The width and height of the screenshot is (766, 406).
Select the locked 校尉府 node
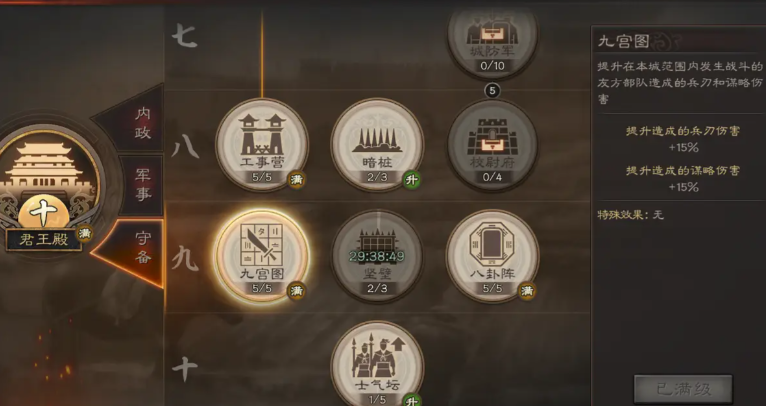[x=491, y=143]
